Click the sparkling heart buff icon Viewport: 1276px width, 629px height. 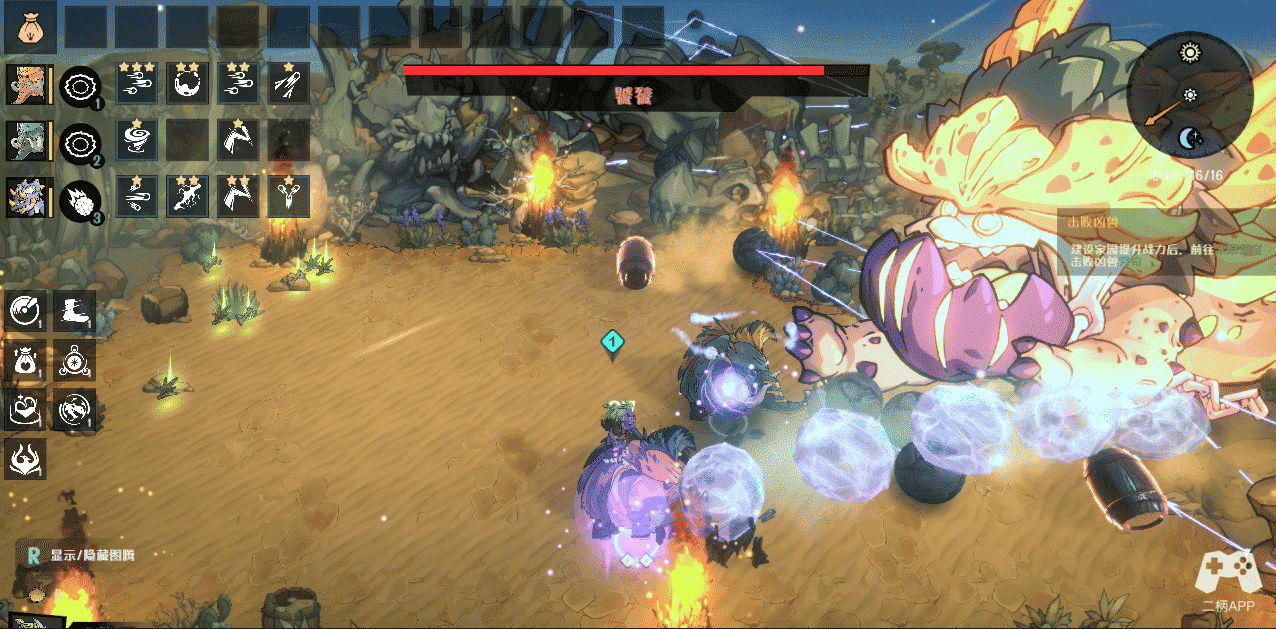coord(24,409)
